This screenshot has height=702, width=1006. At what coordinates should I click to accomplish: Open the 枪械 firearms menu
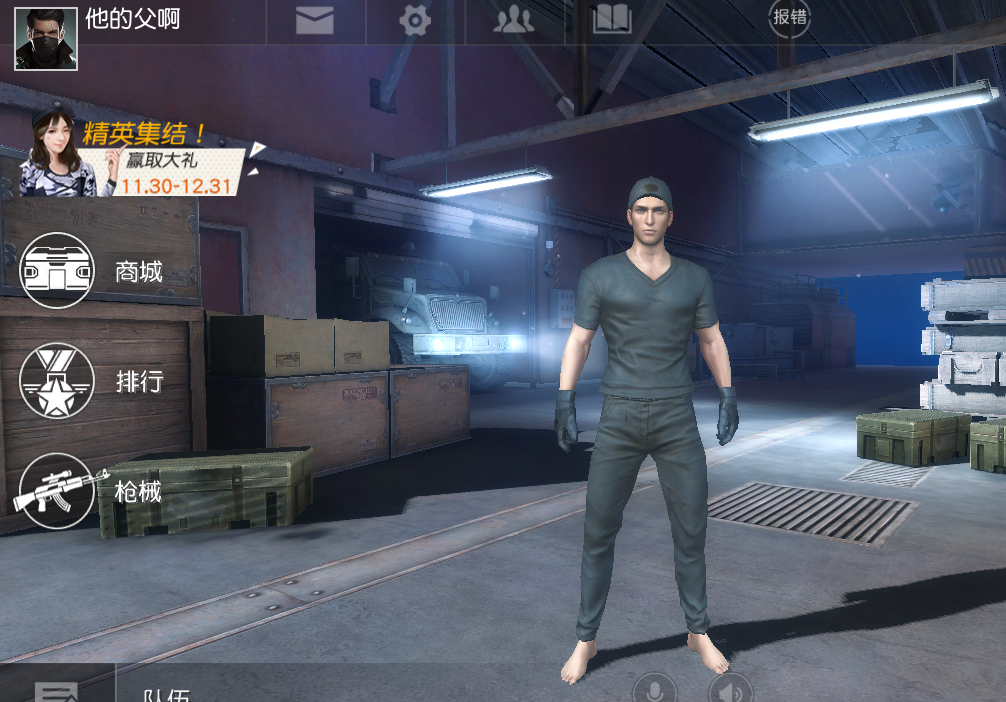(58, 490)
